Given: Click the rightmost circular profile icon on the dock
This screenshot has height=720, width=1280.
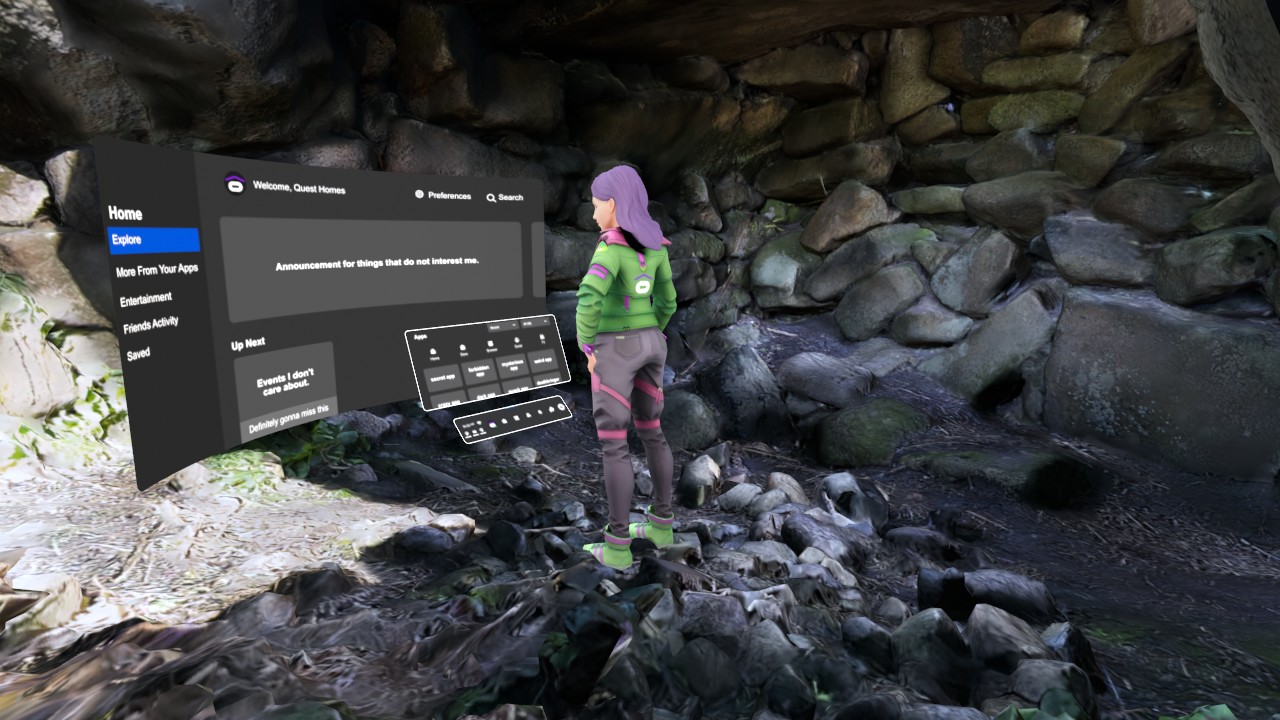Looking at the screenshot, I should click(x=560, y=407).
